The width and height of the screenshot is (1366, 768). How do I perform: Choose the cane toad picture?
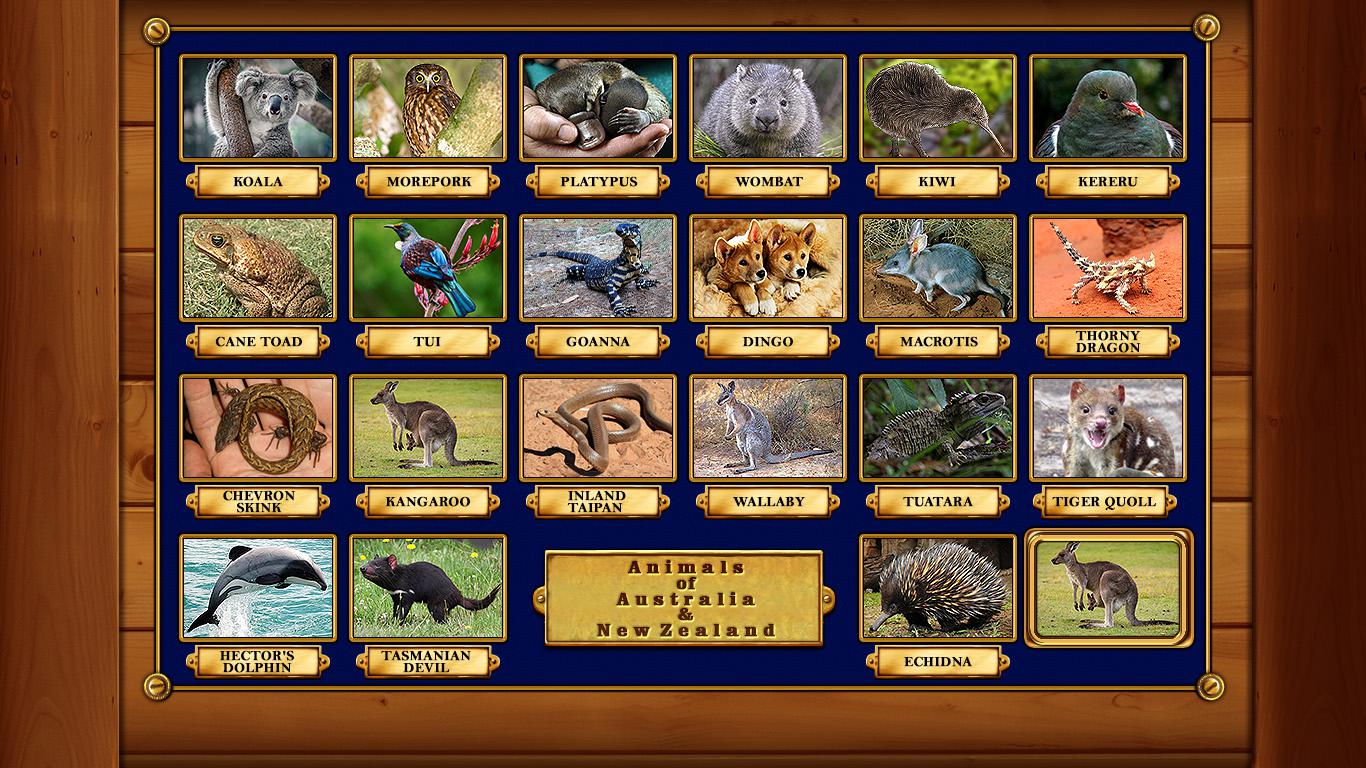coord(258,268)
